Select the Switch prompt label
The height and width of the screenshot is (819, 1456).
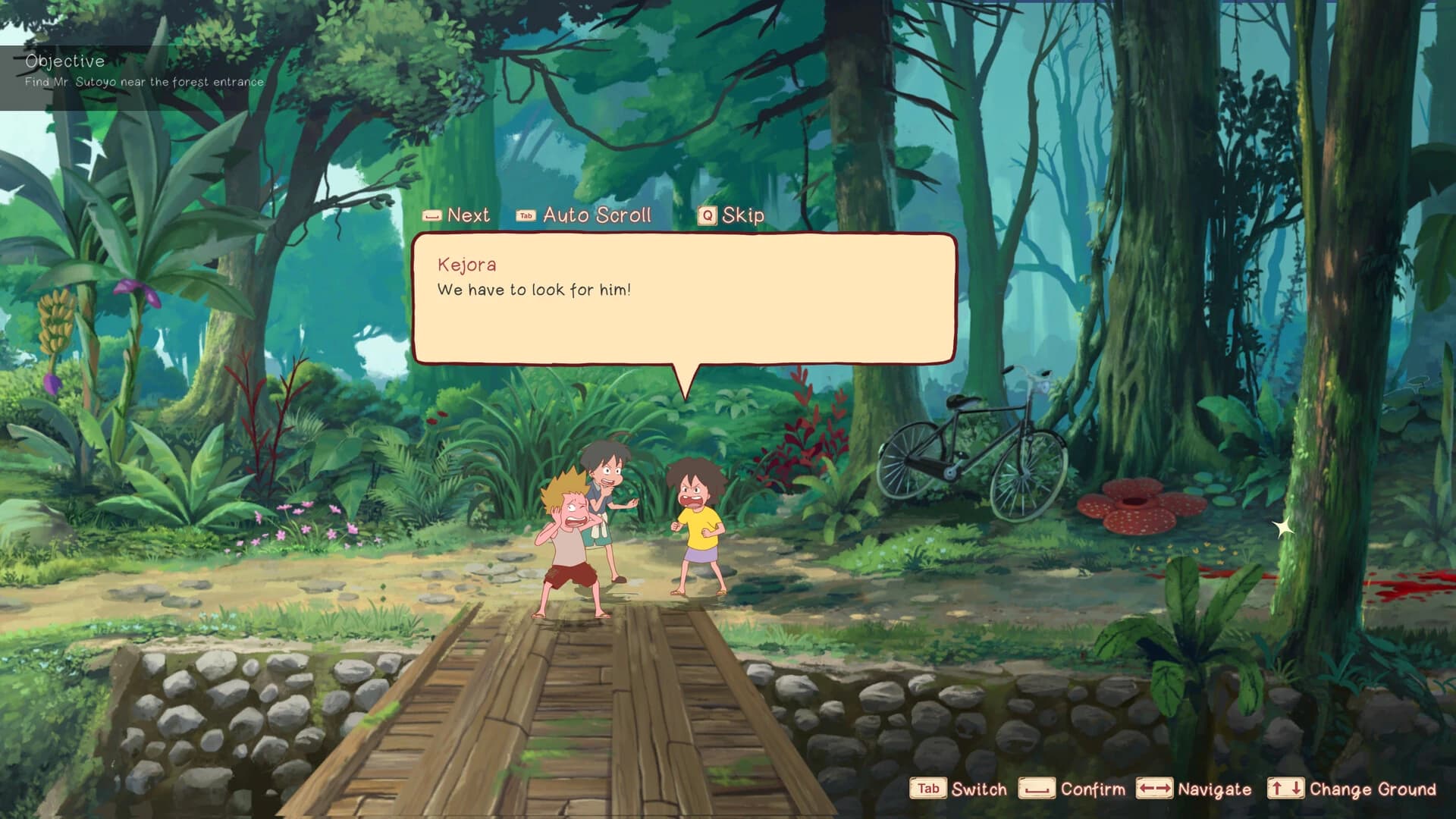978,789
